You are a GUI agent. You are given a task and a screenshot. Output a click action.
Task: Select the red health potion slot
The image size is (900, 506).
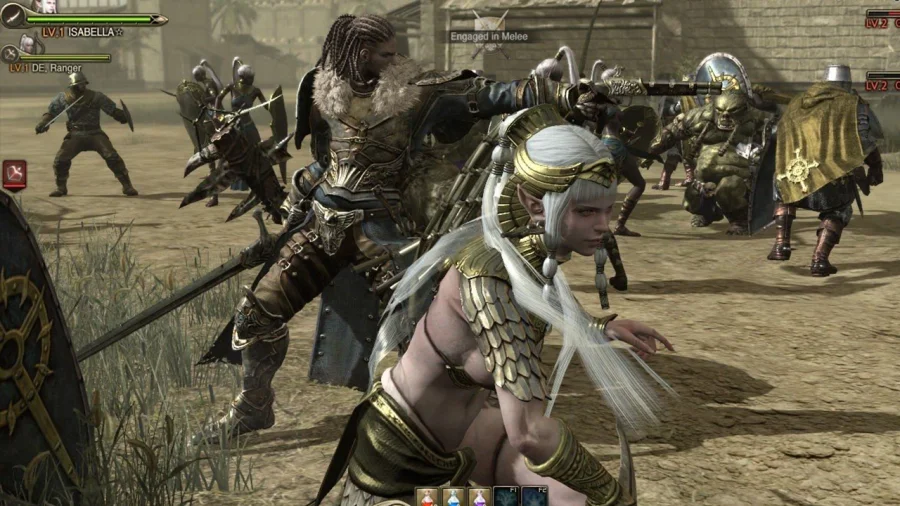pyautogui.click(x=428, y=497)
